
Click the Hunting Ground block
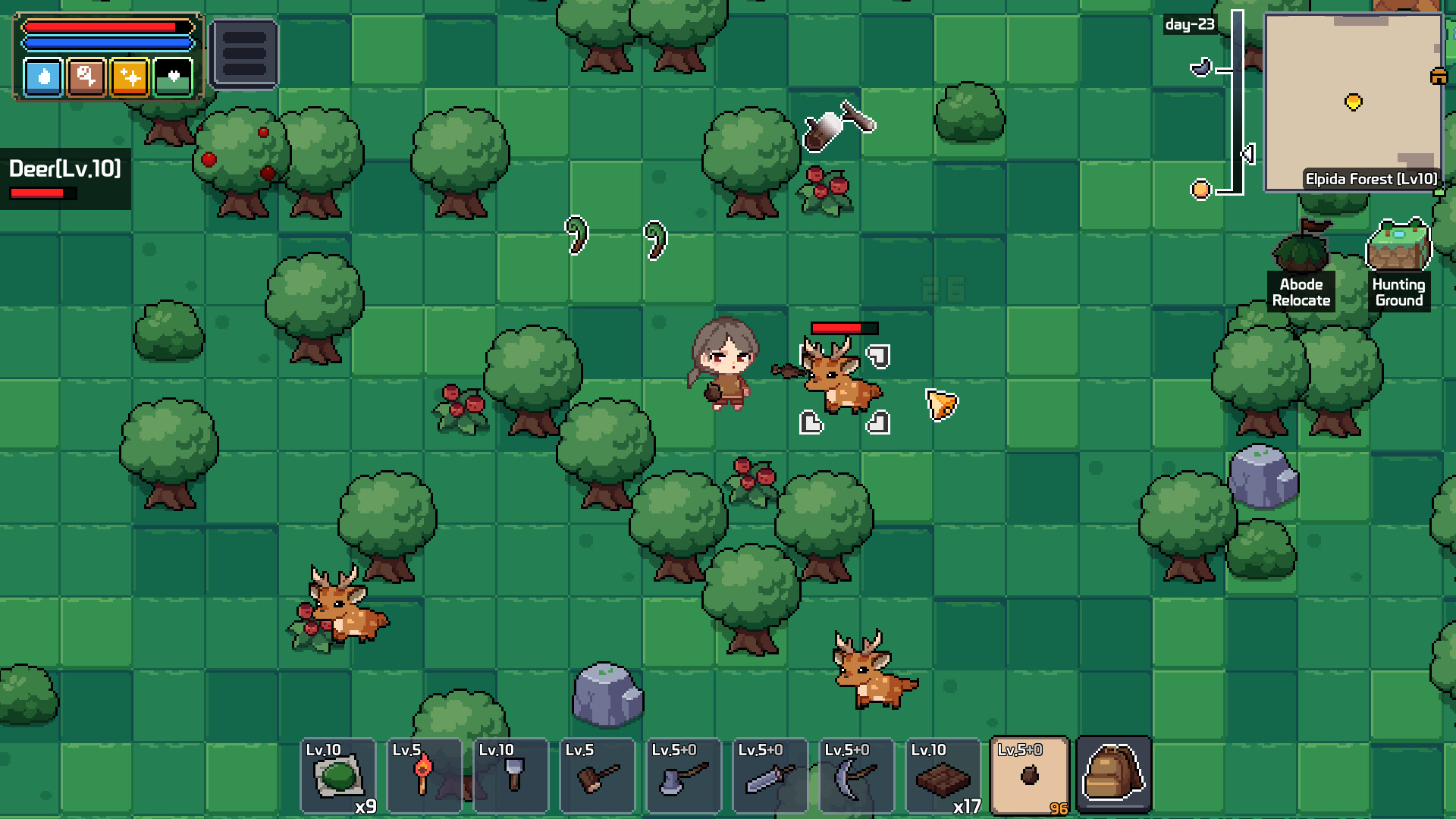pos(1399,244)
